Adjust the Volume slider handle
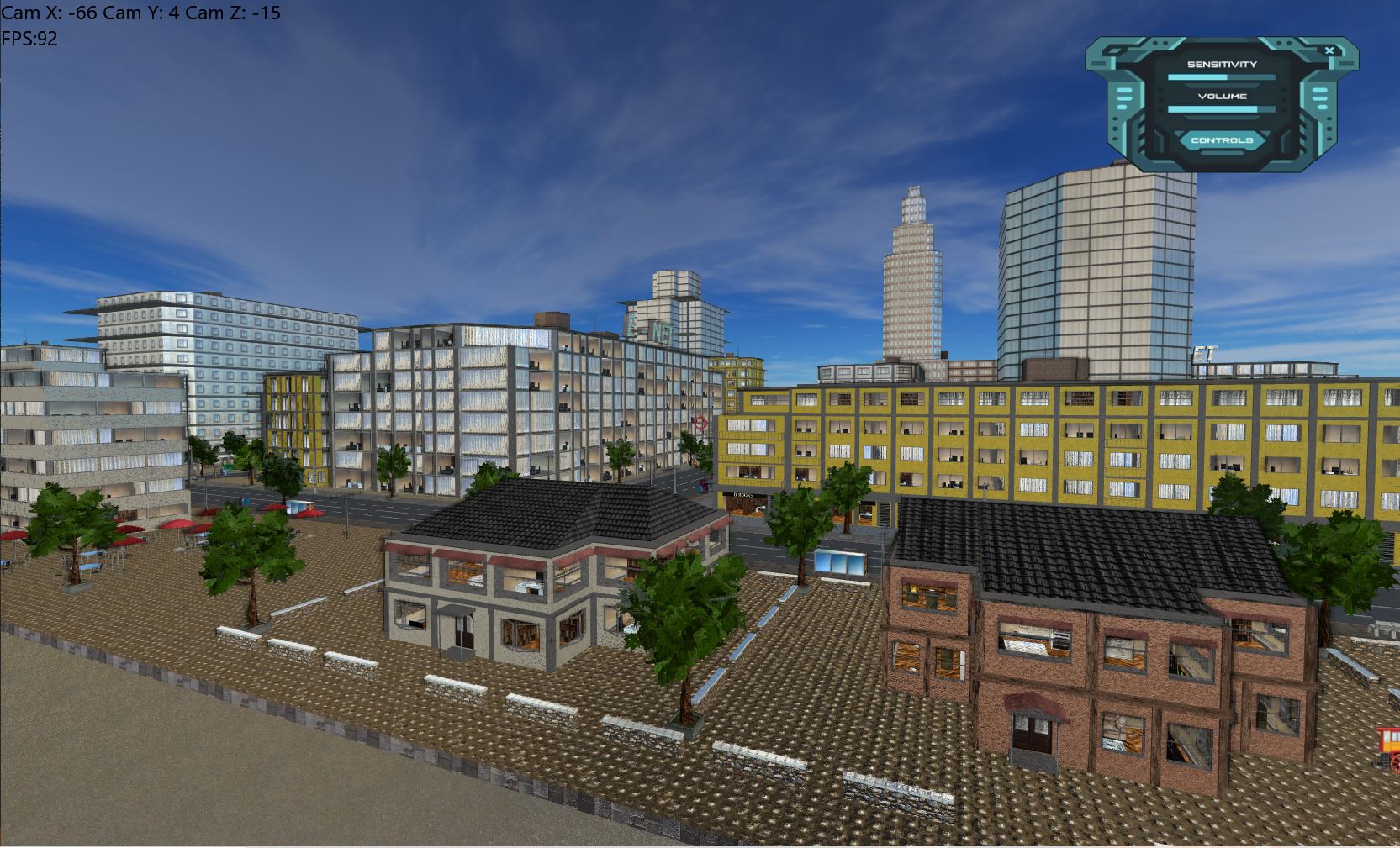Image resolution: width=1400 pixels, height=848 pixels. tap(1256, 109)
